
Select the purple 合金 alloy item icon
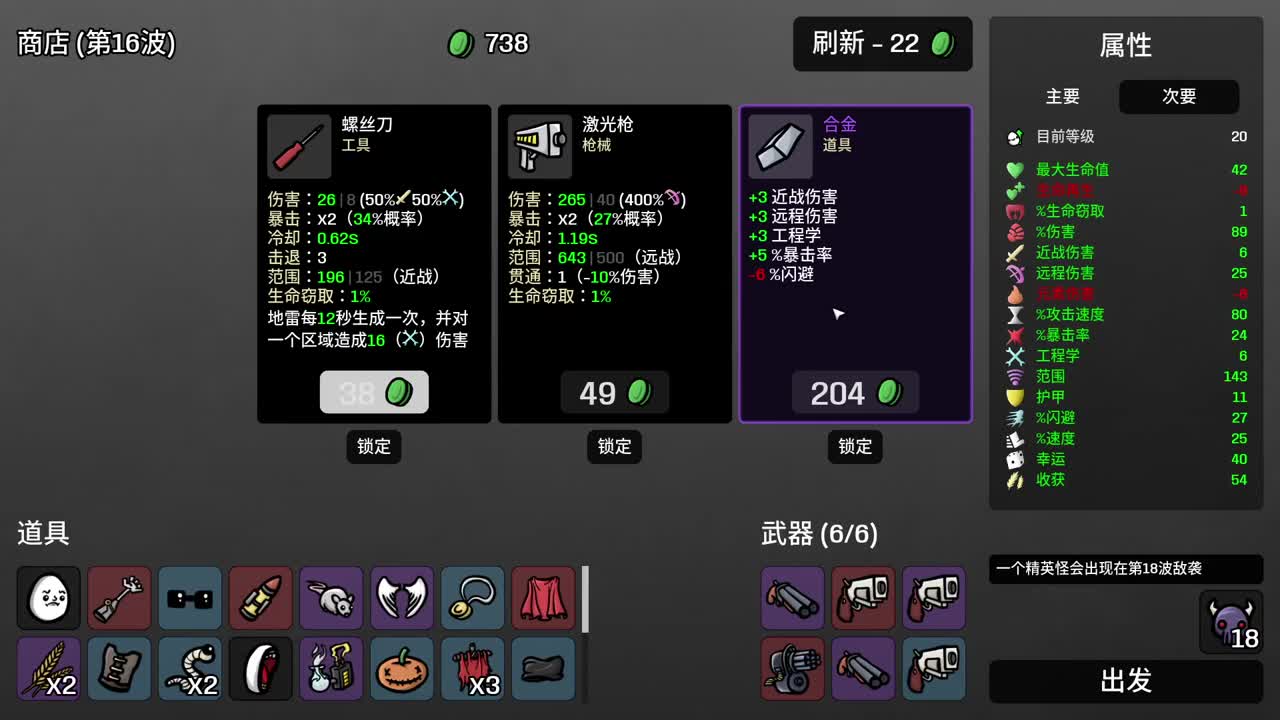point(779,146)
